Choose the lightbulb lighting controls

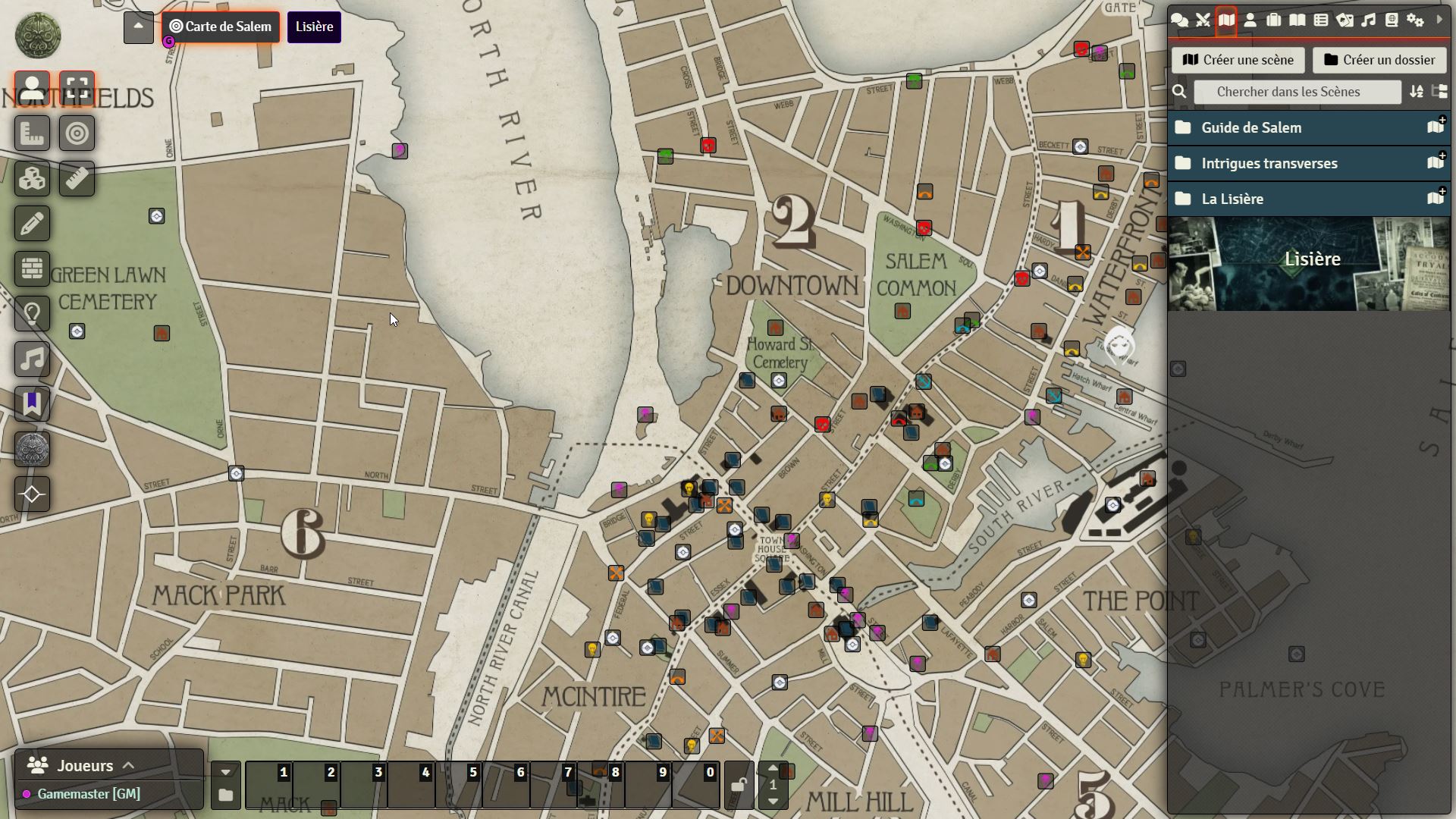click(32, 313)
